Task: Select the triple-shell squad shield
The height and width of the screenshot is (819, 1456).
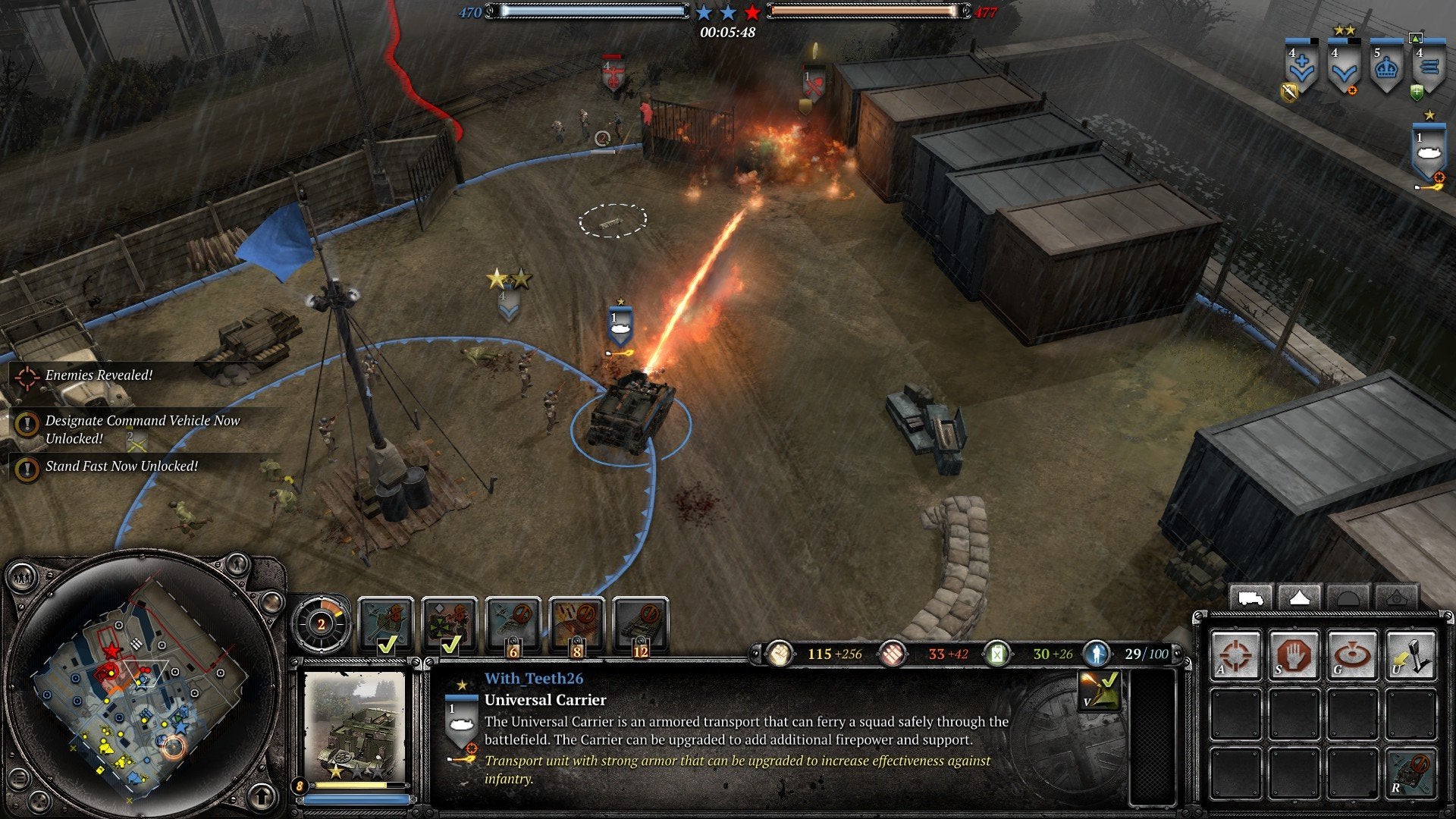Action: (1429, 69)
